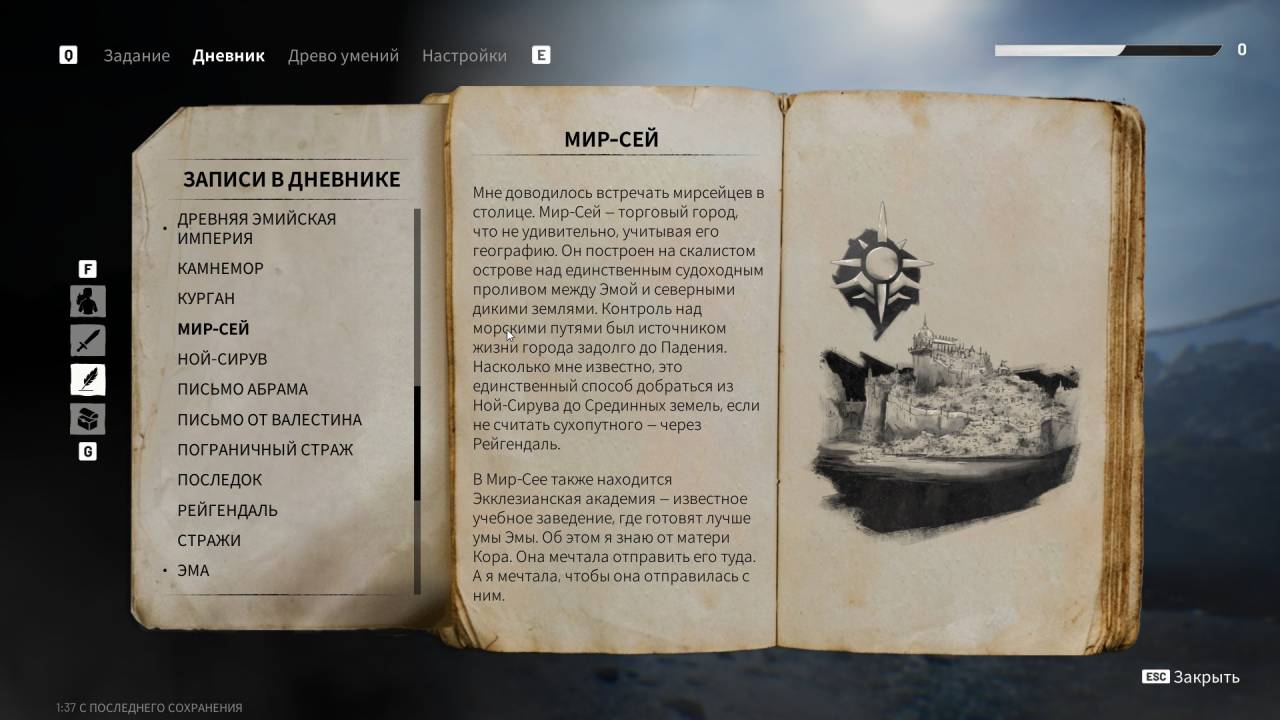Open the Древняя Эмийская Империя entry
Viewport: 1280px width, 720px height.
(x=256, y=228)
